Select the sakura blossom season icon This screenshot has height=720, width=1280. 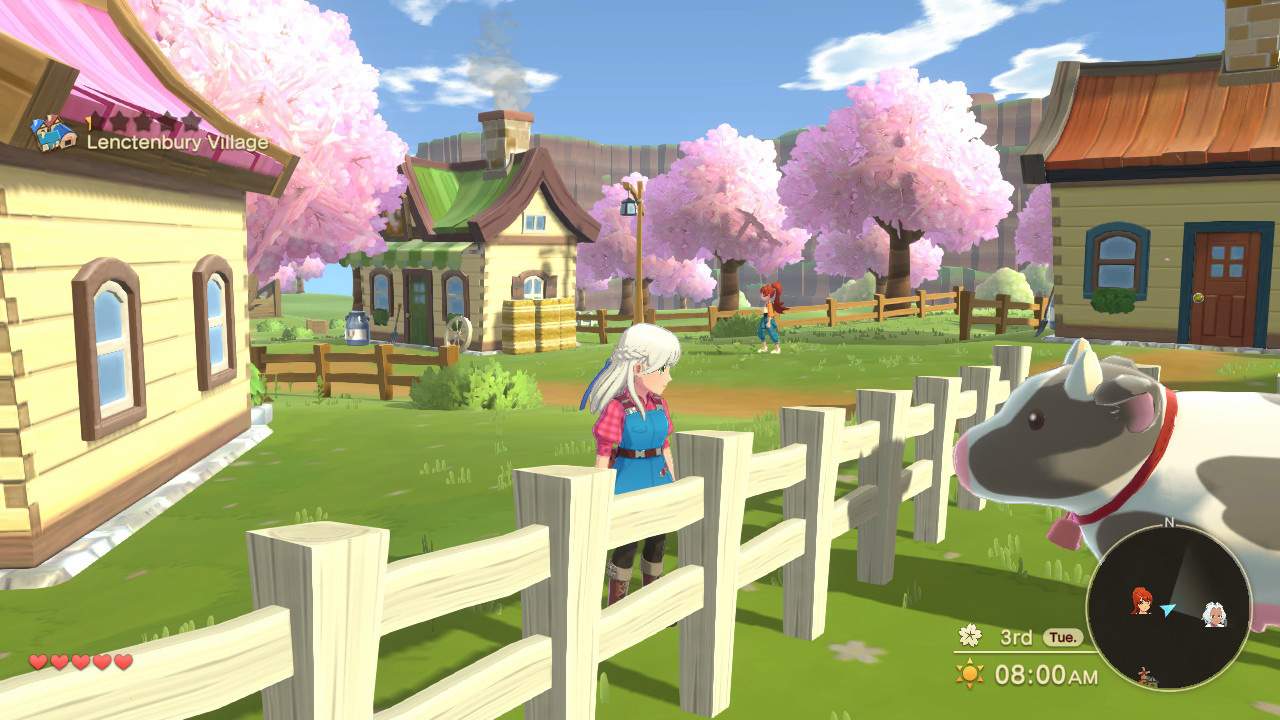click(970, 636)
